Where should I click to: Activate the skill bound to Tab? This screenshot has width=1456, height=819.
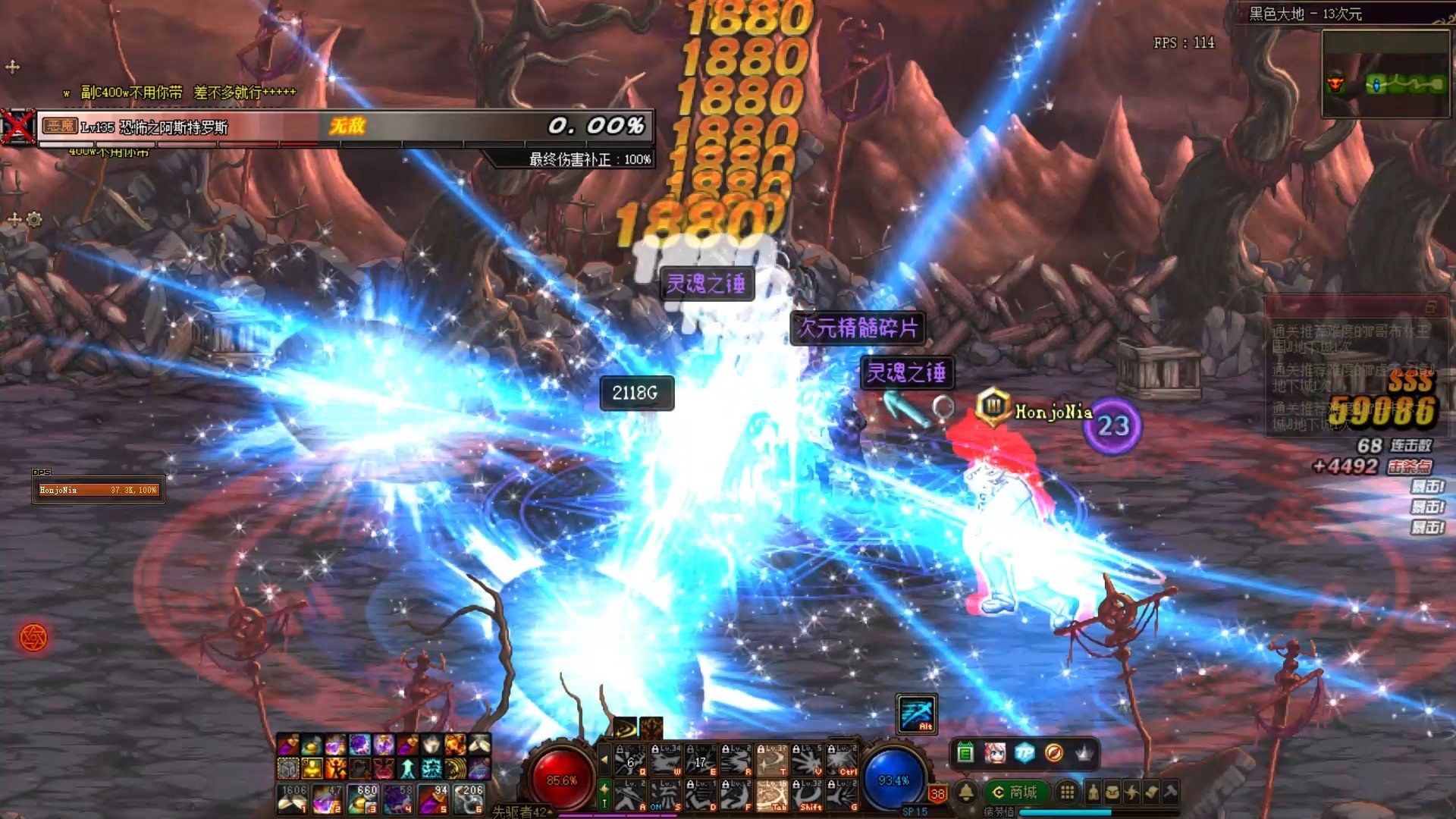(772, 795)
